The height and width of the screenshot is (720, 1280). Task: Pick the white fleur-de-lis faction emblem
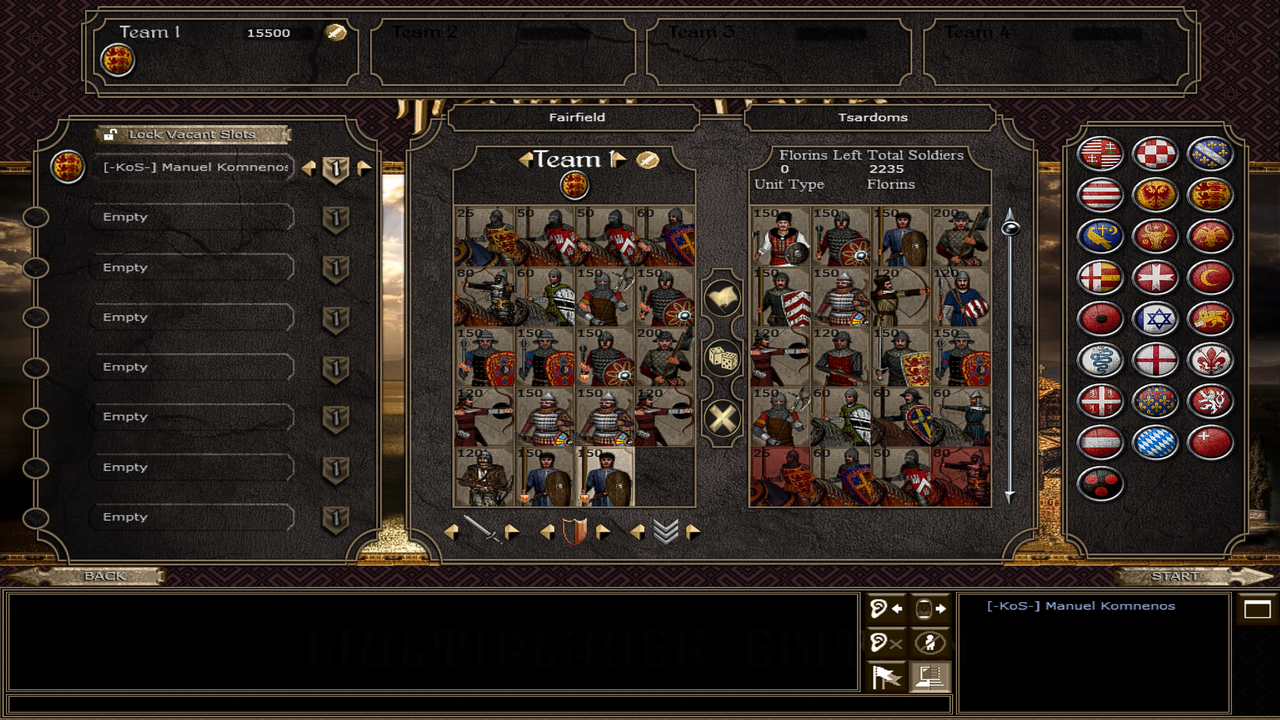pos(1210,360)
